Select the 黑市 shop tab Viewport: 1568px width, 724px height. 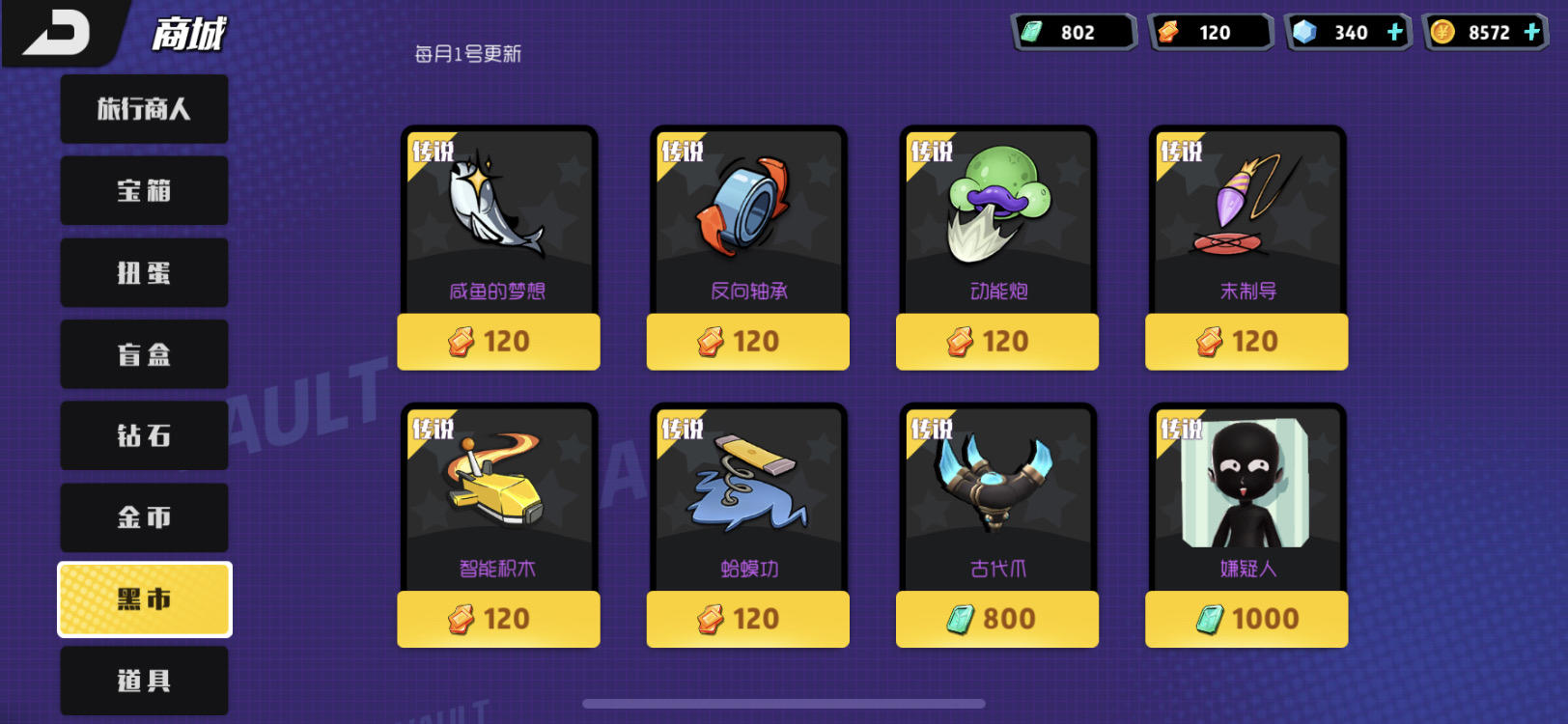point(143,599)
